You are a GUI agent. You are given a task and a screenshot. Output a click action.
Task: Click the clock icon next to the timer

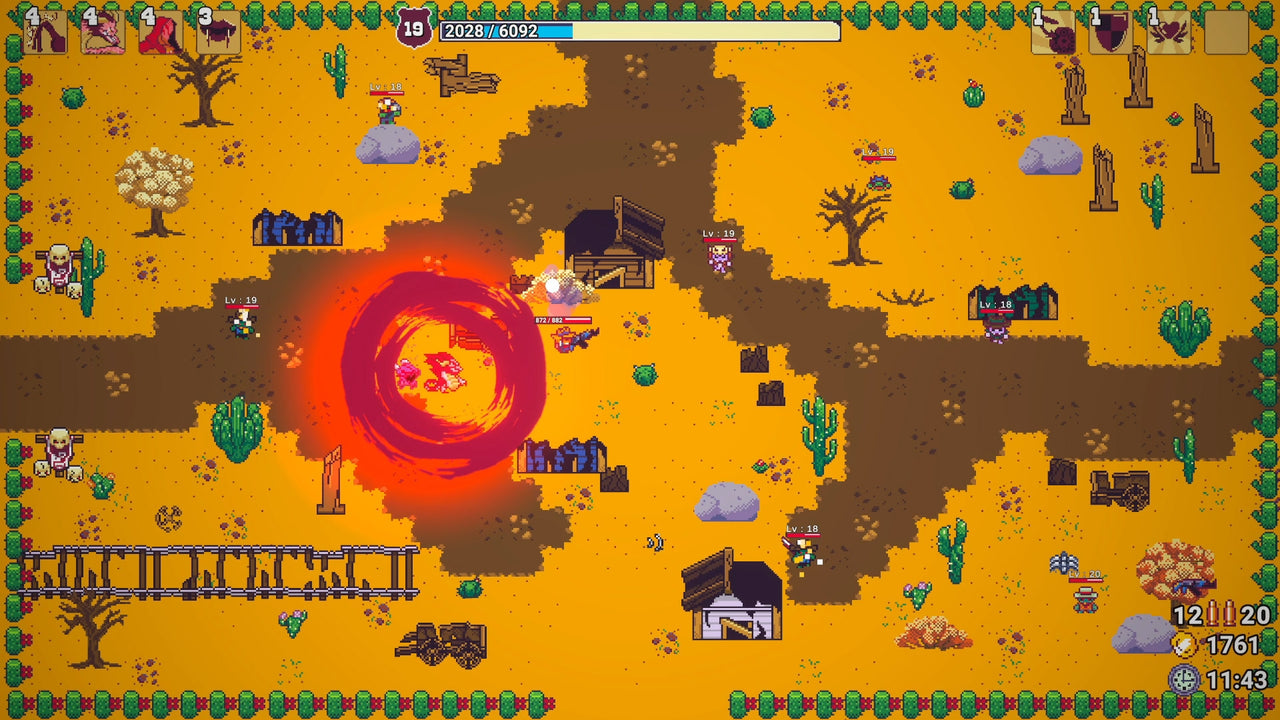[1185, 676]
